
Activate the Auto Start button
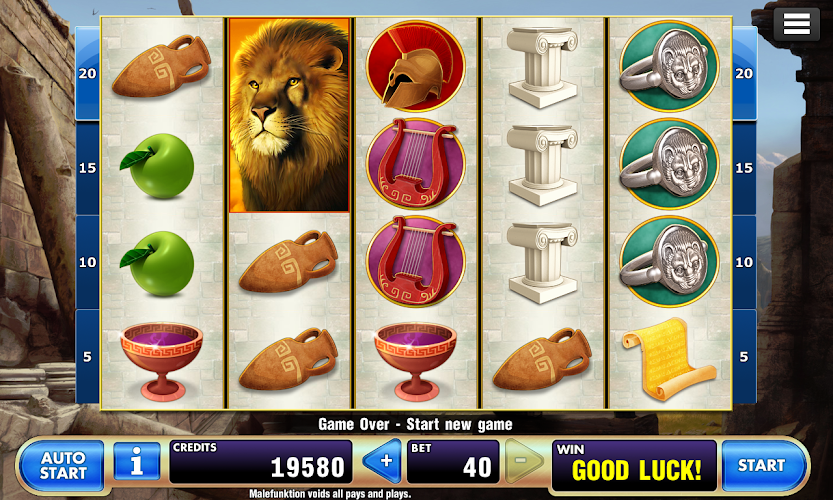coord(62,465)
